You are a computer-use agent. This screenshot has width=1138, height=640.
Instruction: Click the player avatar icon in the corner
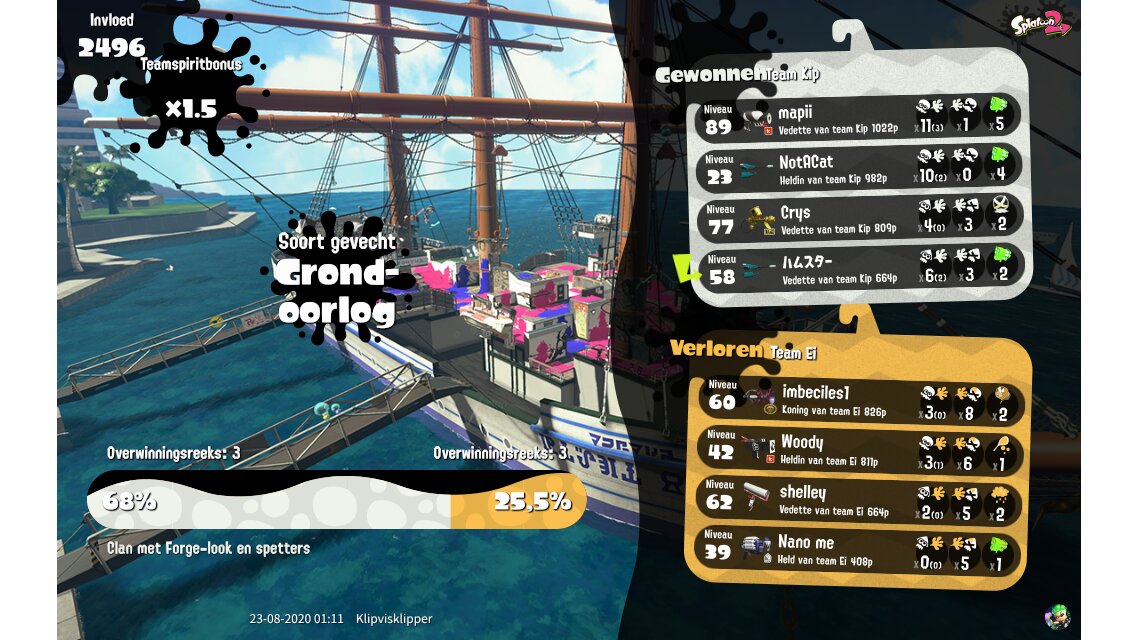pos(1056,615)
